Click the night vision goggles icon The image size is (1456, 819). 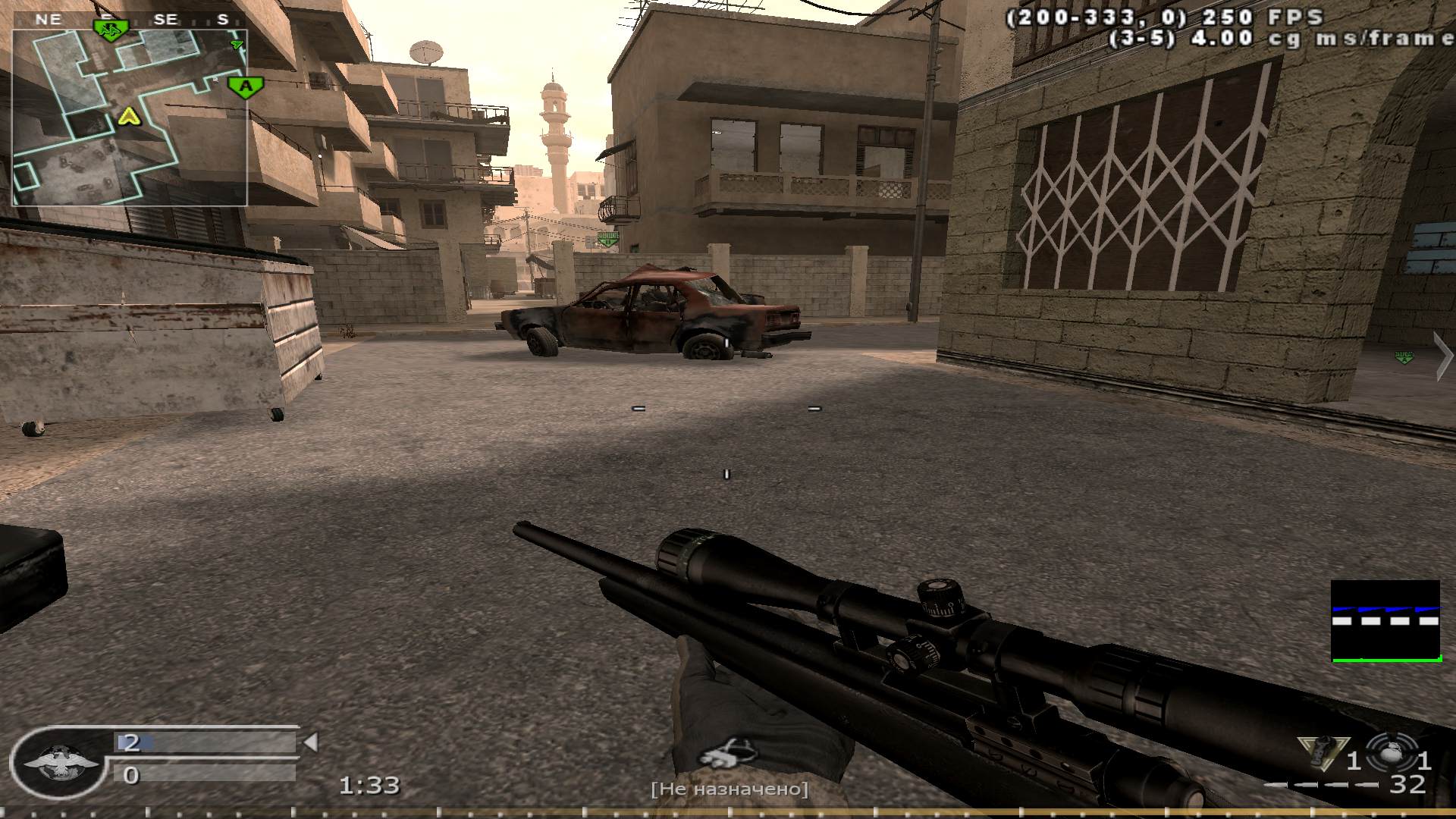[728, 753]
